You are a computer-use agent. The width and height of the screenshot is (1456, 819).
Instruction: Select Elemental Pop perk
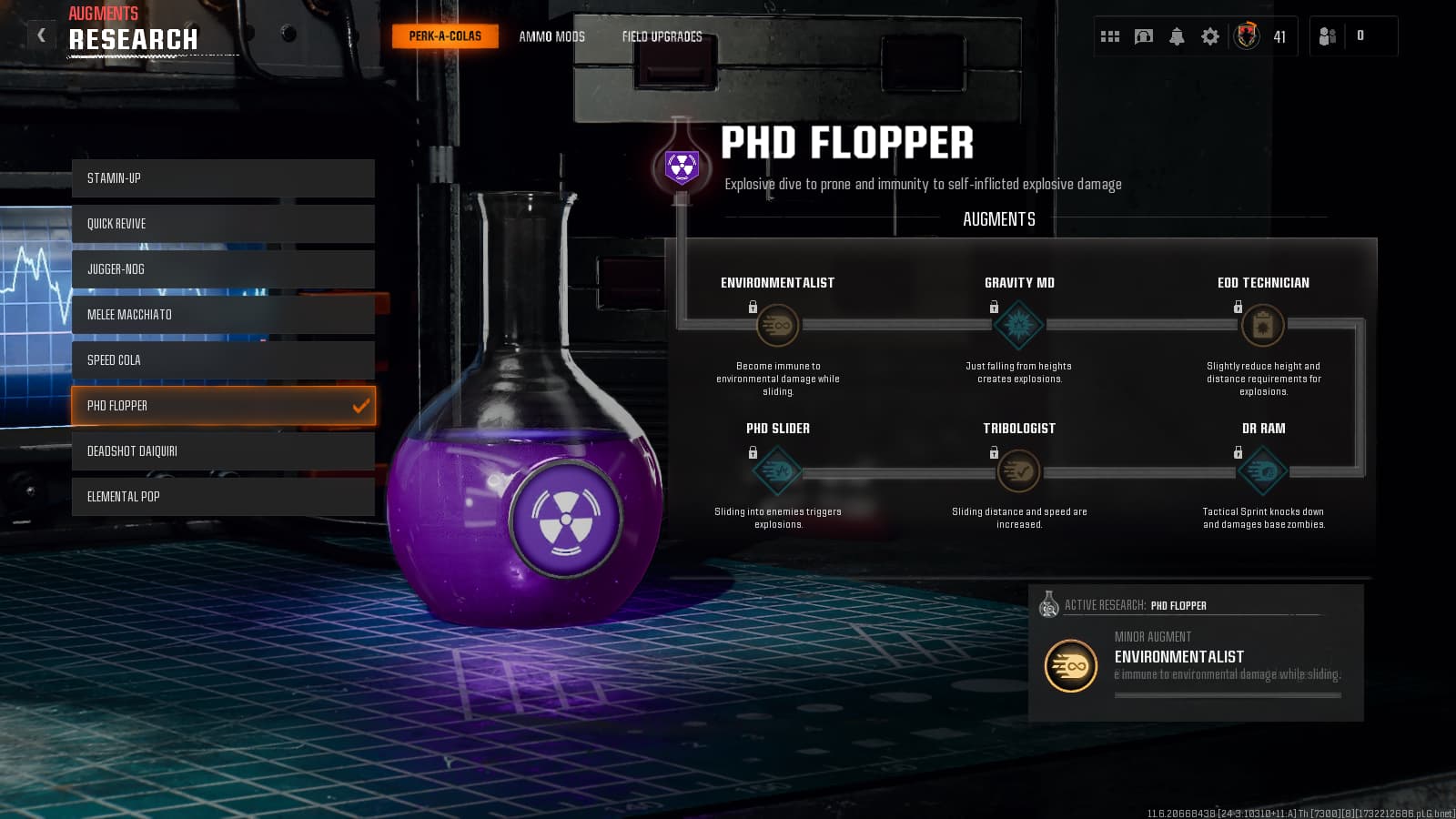[223, 497]
